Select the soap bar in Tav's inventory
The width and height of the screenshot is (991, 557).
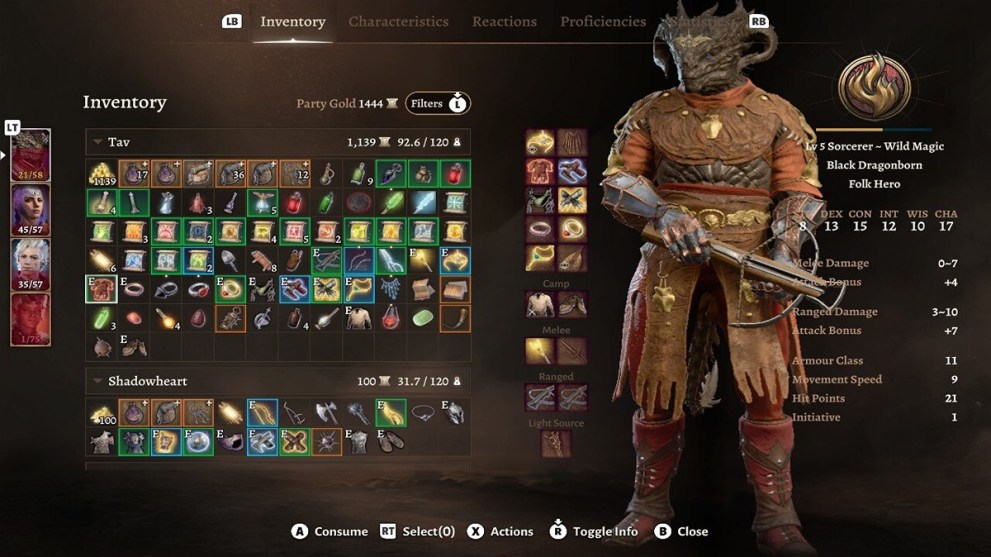pyautogui.click(x=423, y=319)
